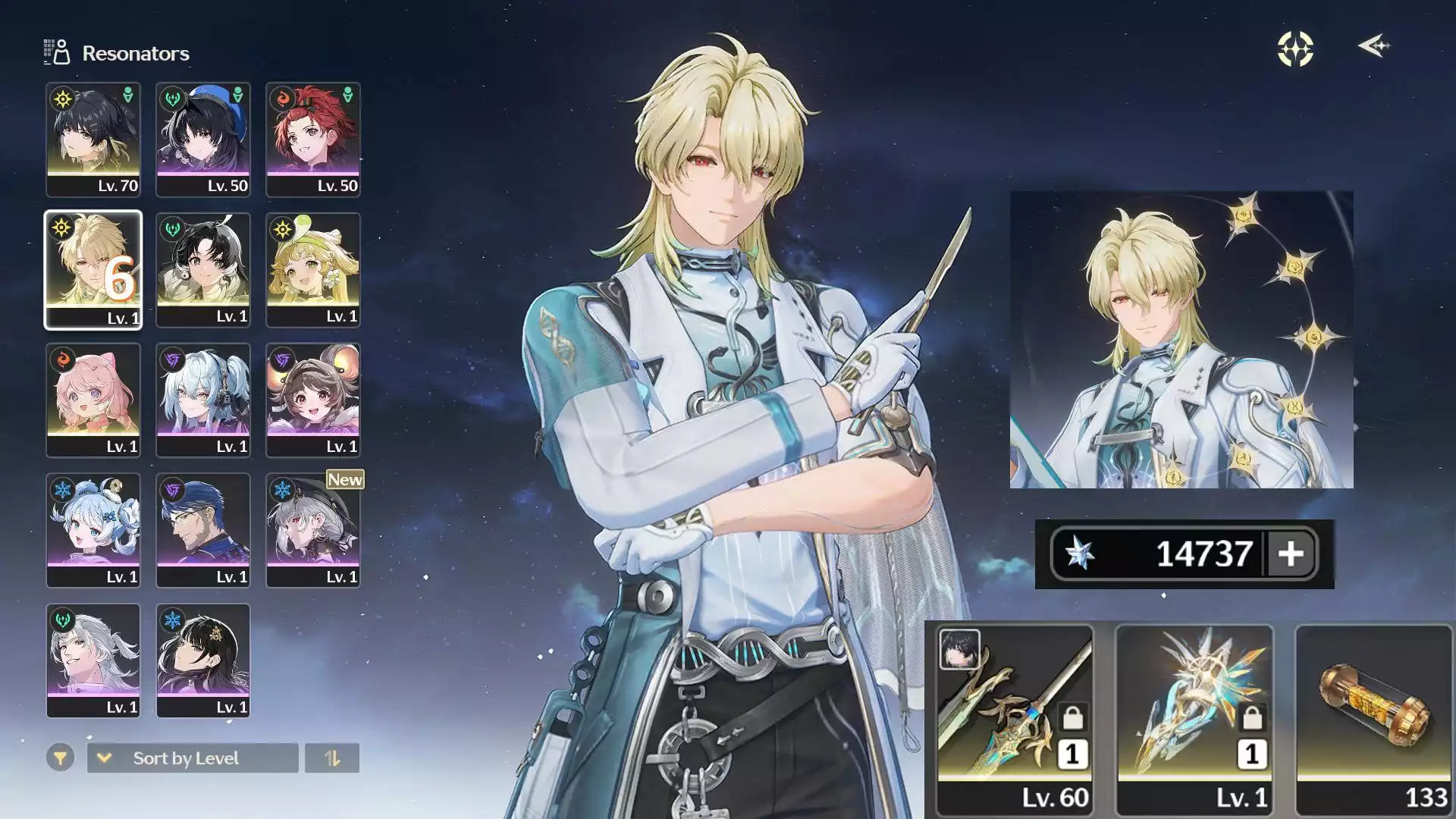This screenshot has height=819, width=1456.
Task: Choose the blue-beret resonator portrait
Action: click(x=203, y=140)
